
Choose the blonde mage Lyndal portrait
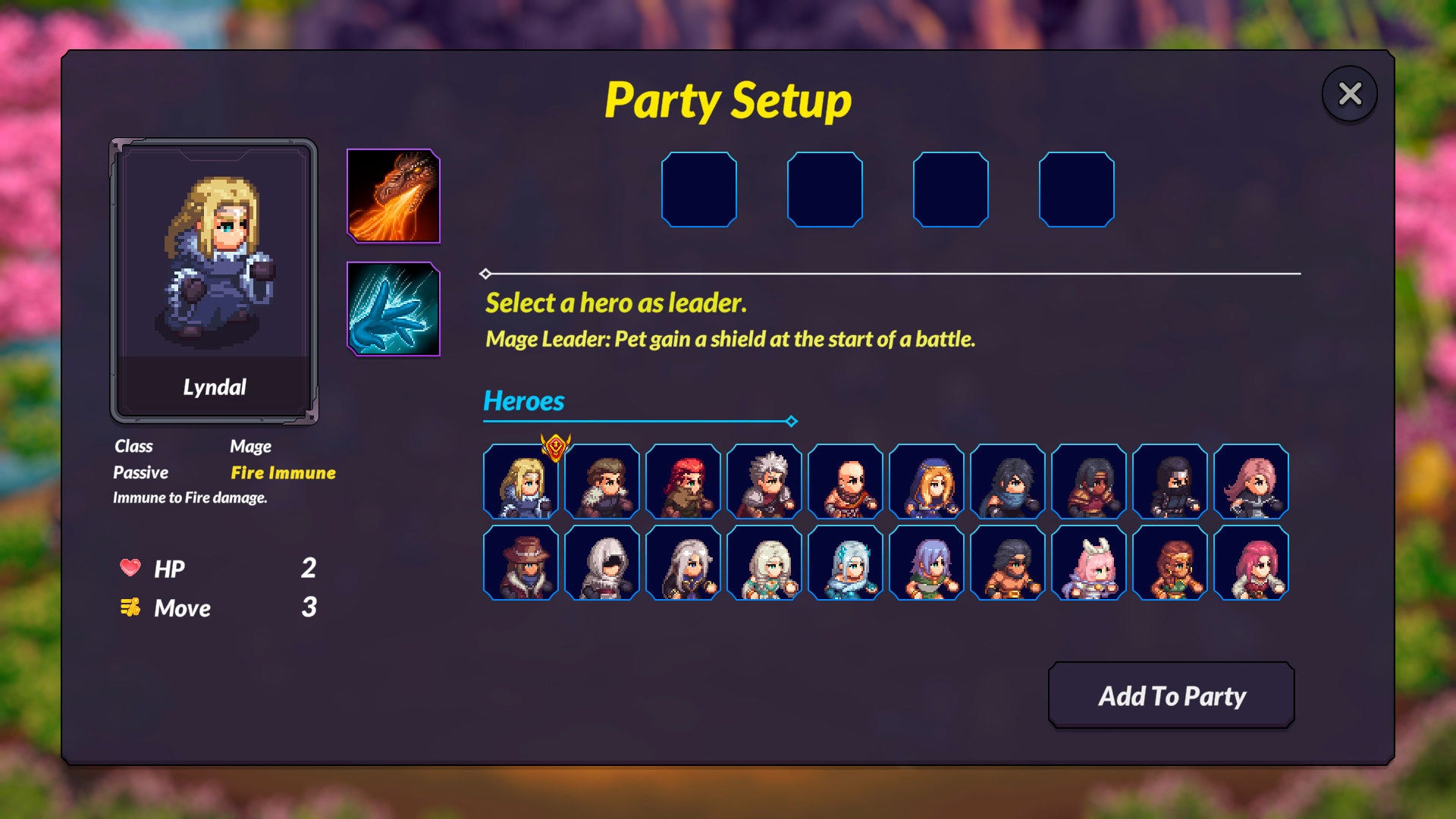521,482
